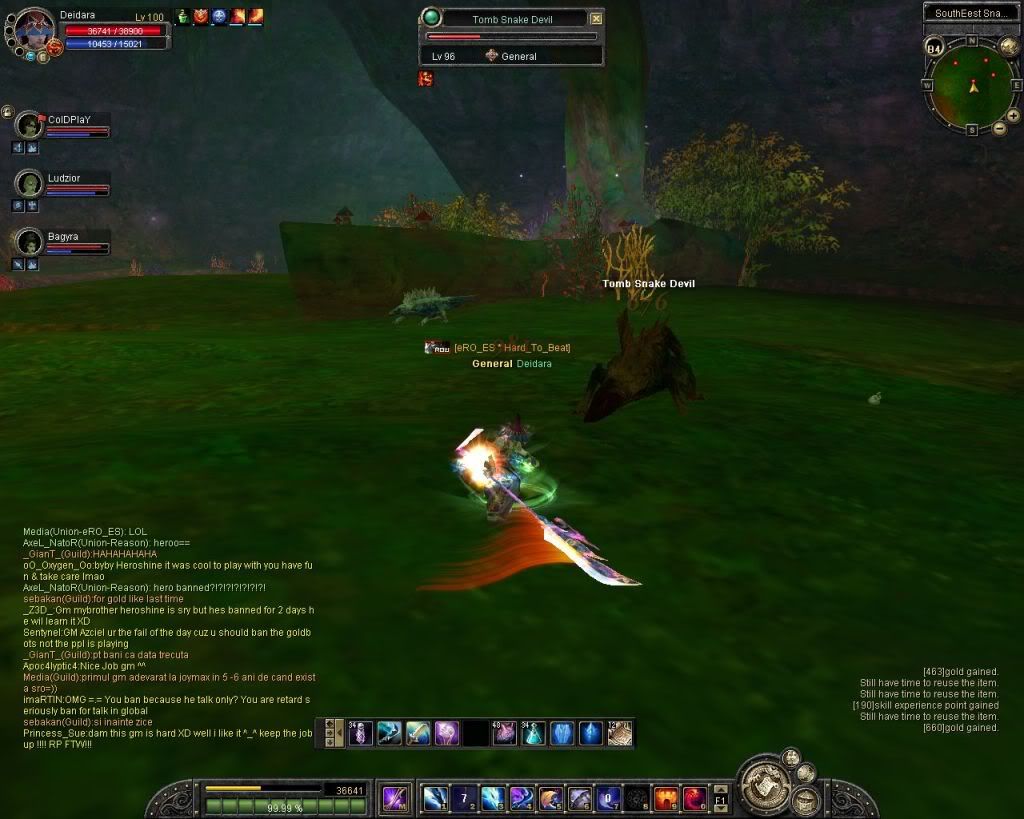Click the purple sword attack icon
The image size is (1024, 819).
coord(396,798)
